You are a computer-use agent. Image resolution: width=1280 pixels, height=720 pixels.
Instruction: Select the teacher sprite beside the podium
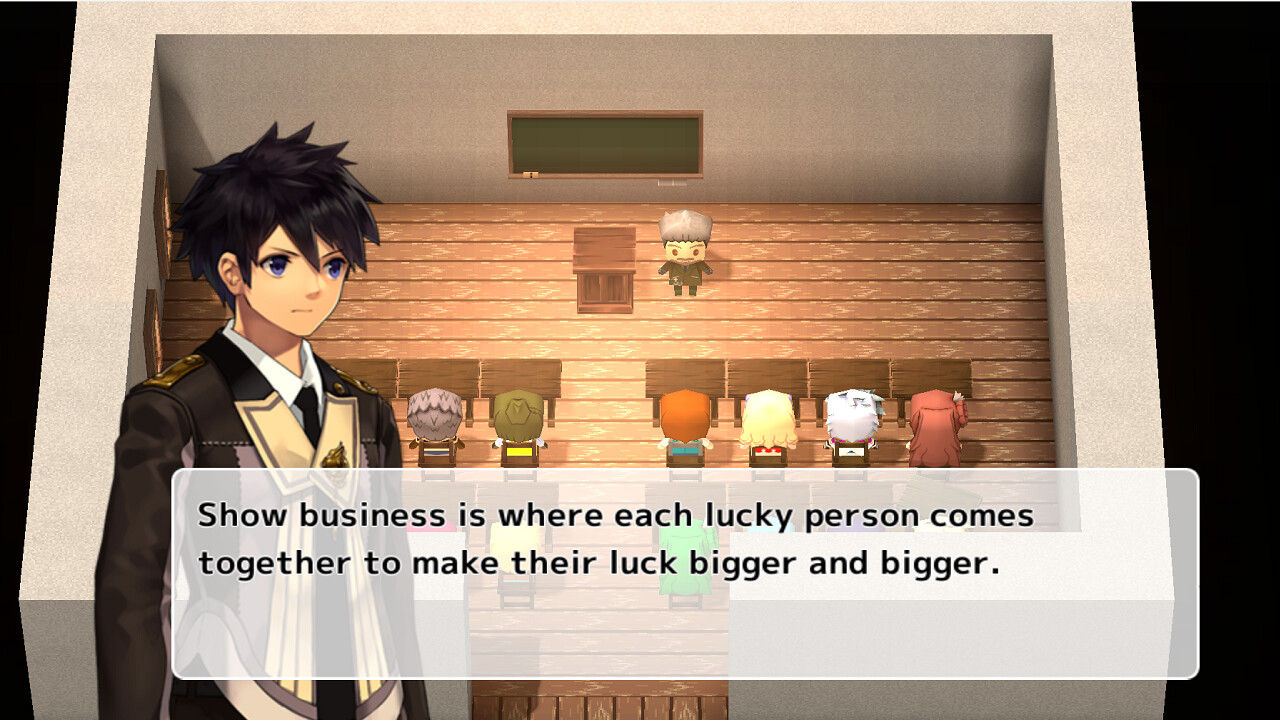coord(685,255)
